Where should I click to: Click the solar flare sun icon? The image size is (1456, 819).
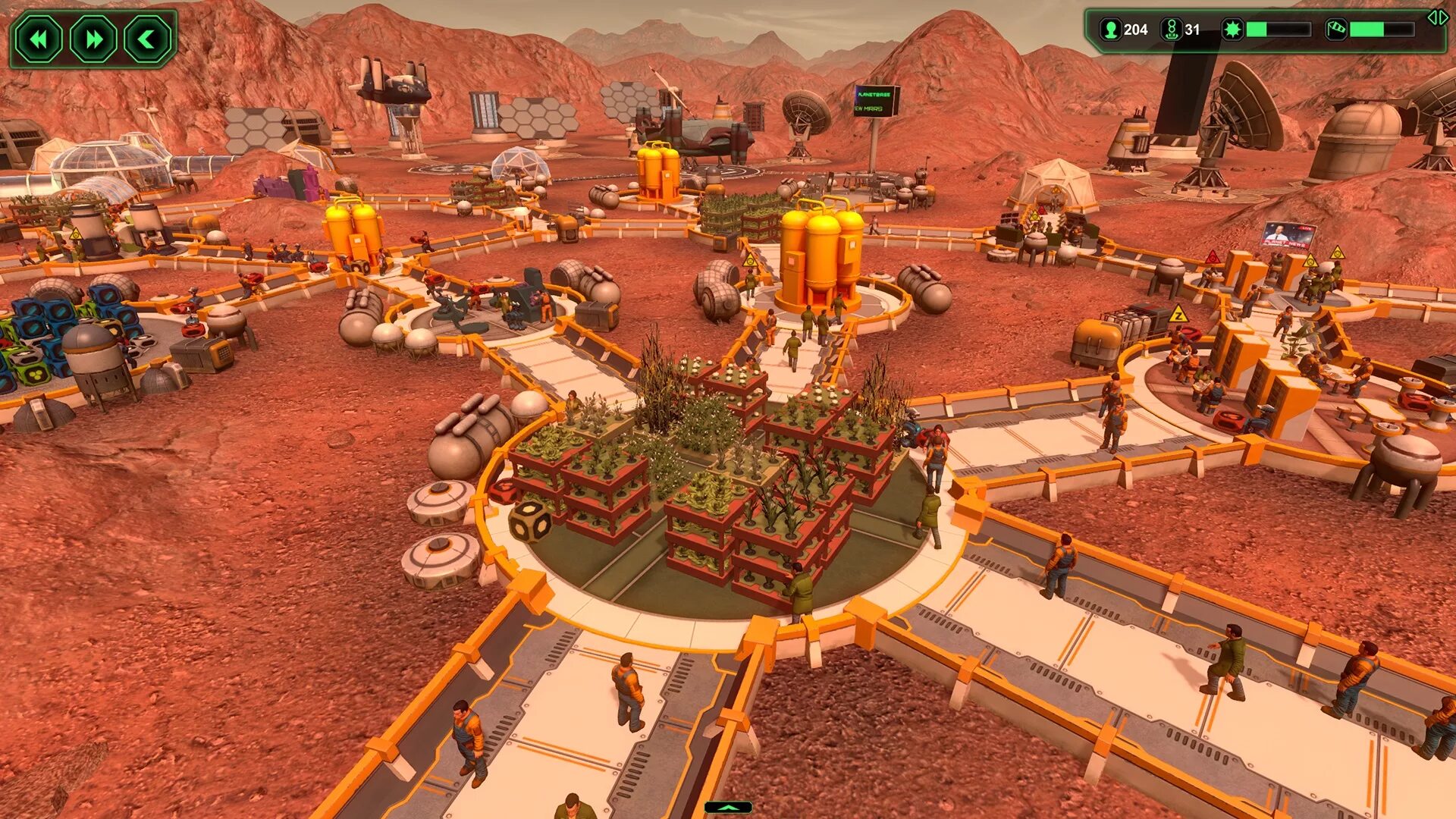pos(1232,30)
